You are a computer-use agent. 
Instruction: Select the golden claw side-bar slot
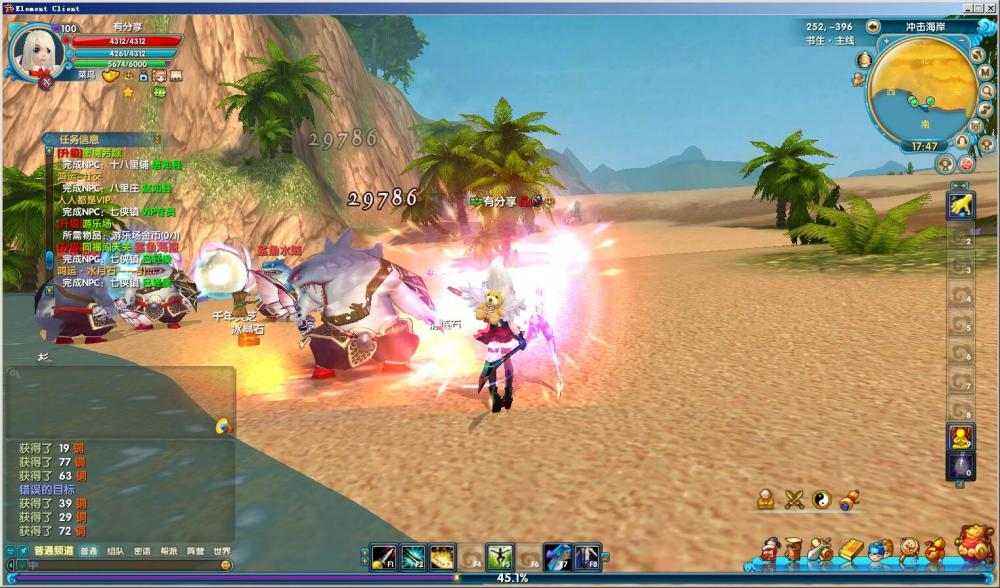point(960,206)
